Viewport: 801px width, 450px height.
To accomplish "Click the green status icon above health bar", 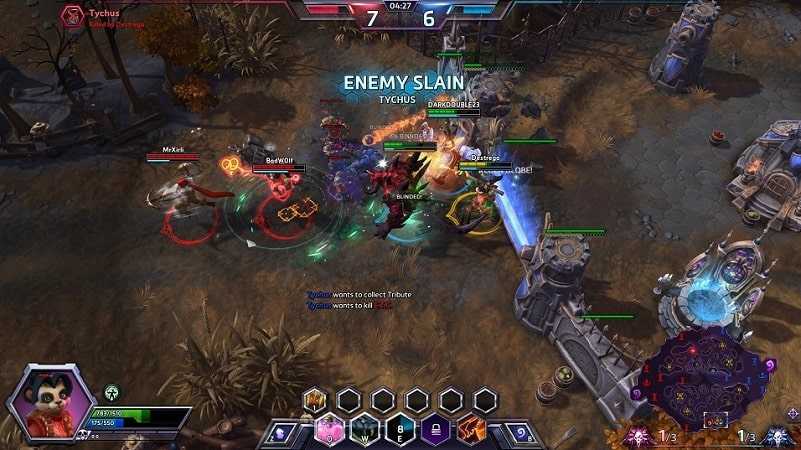I will (112, 392).
